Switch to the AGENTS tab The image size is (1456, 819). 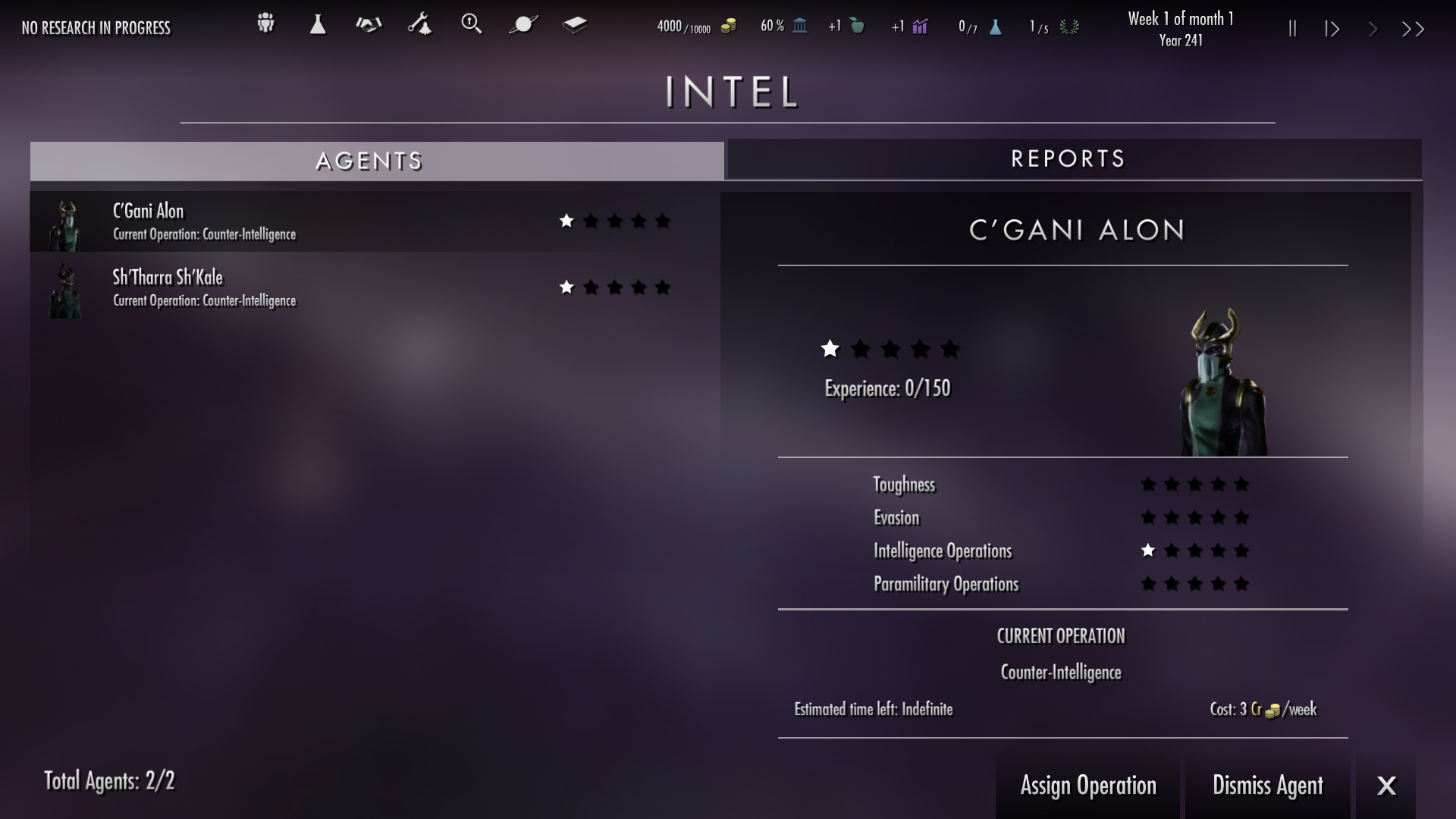pyautogui.click(x=369, y=161)
